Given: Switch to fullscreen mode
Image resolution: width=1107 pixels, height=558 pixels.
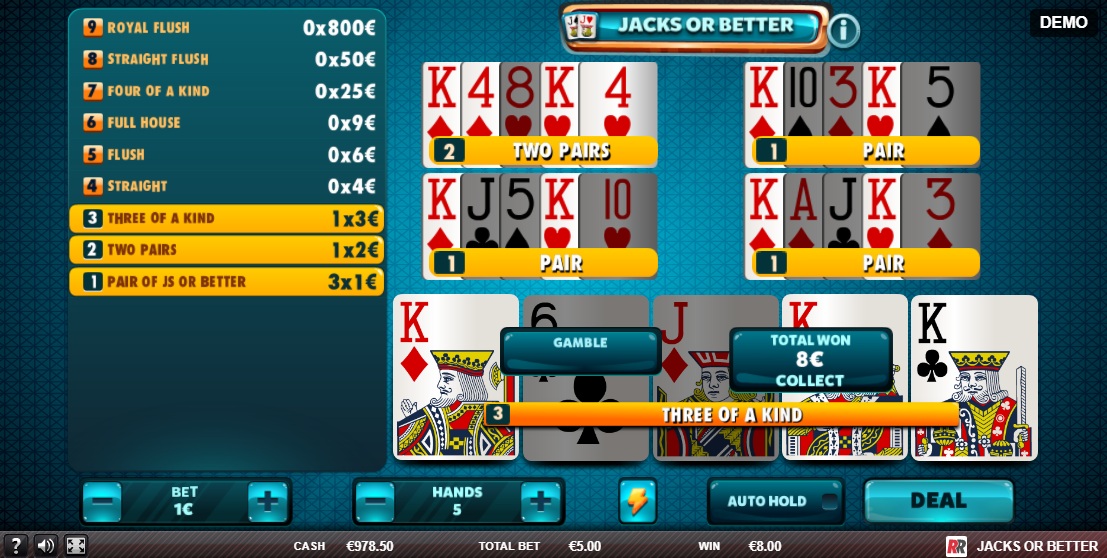Looking at the screenshot, I should [76, 546].
